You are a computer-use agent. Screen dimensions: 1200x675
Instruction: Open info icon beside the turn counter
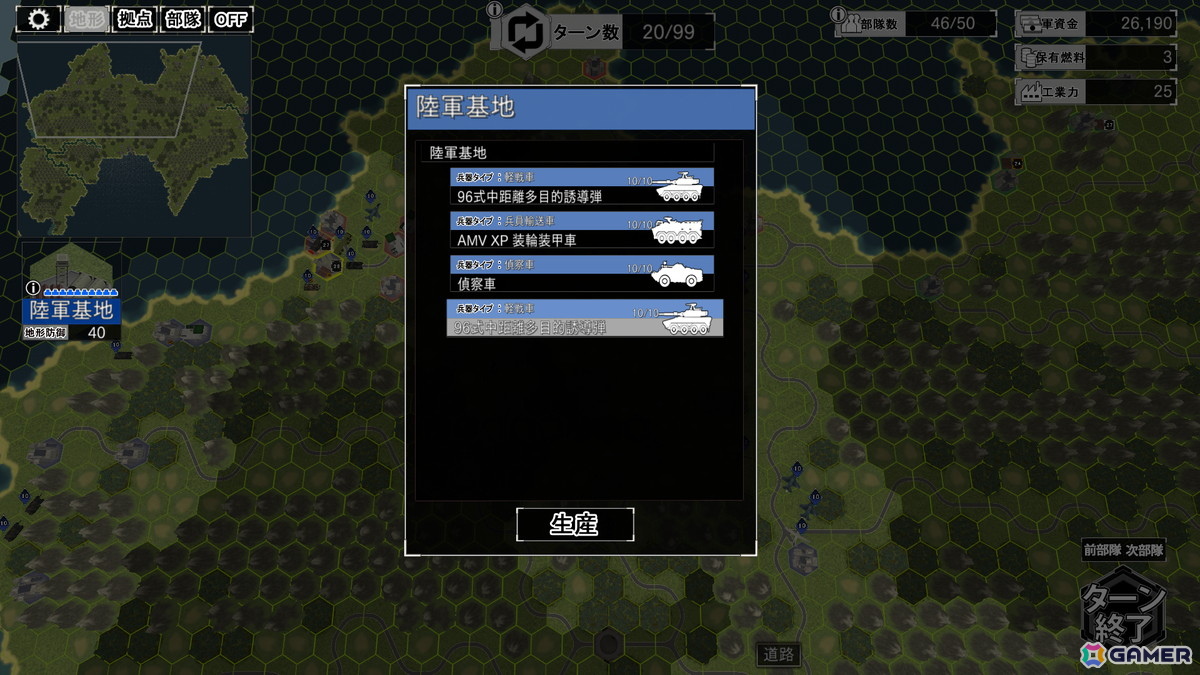494,11
